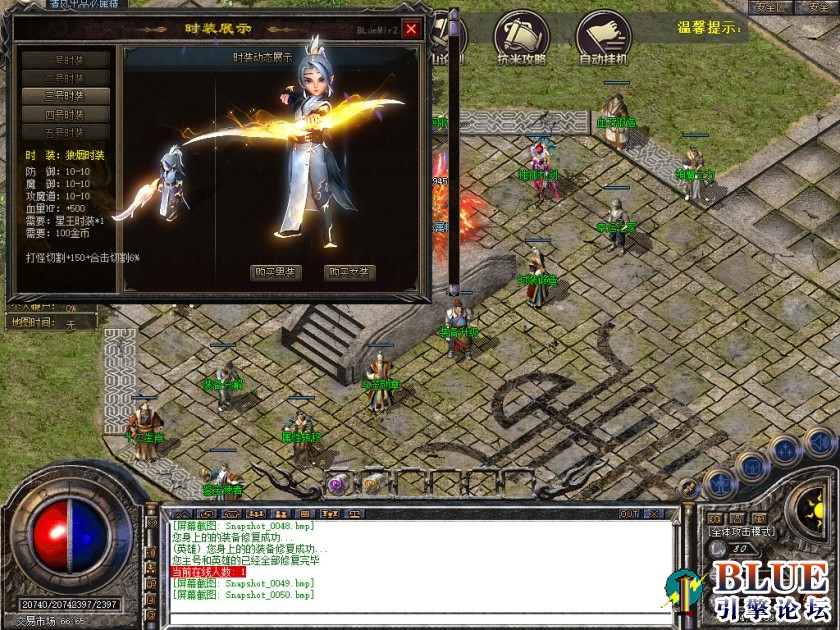Activate 自动挂机 auto-play icon
This screenshot has height=630, width=840.
[x=603, y=38]
